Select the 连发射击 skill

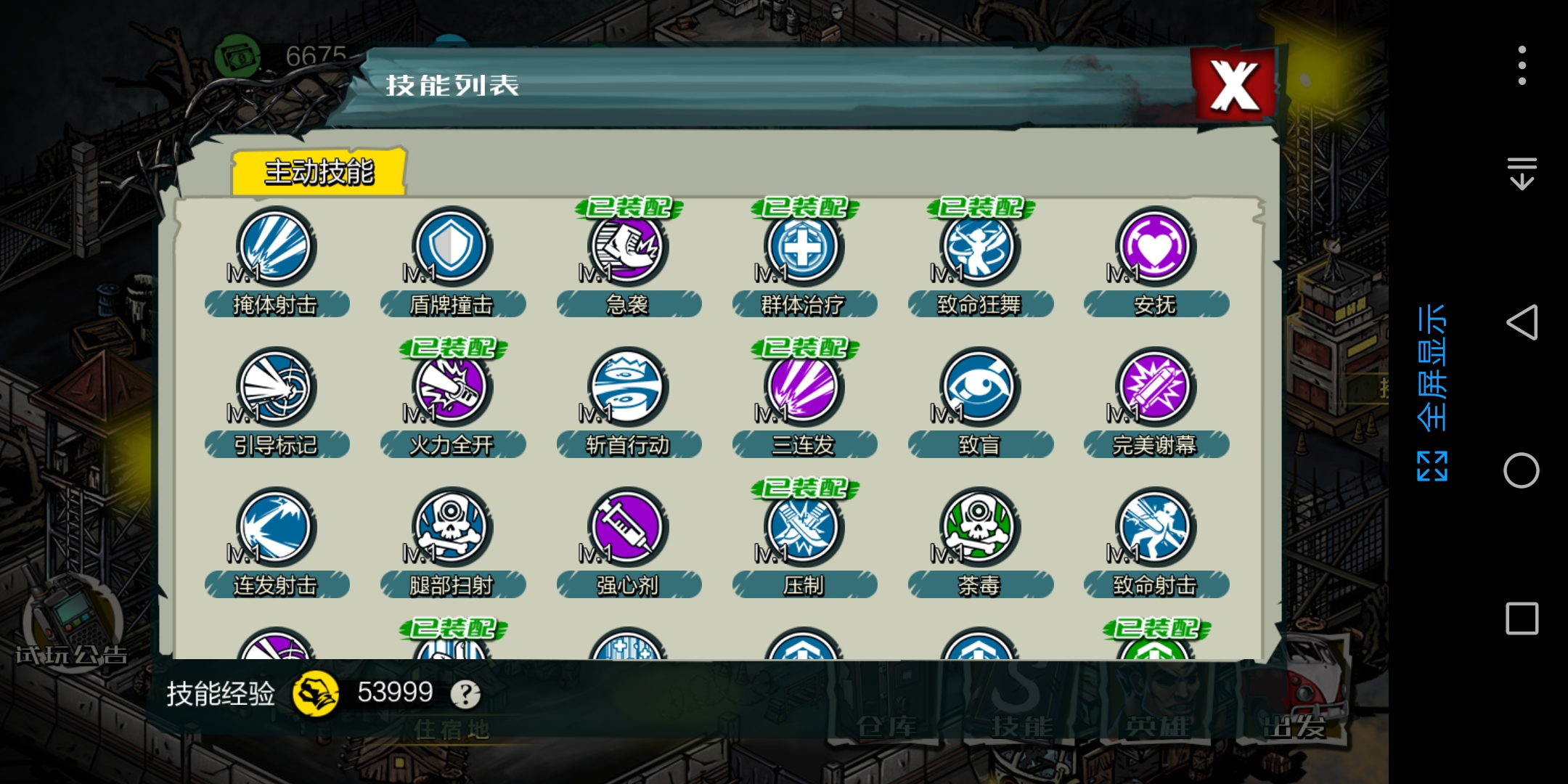(x=276, y=528)
